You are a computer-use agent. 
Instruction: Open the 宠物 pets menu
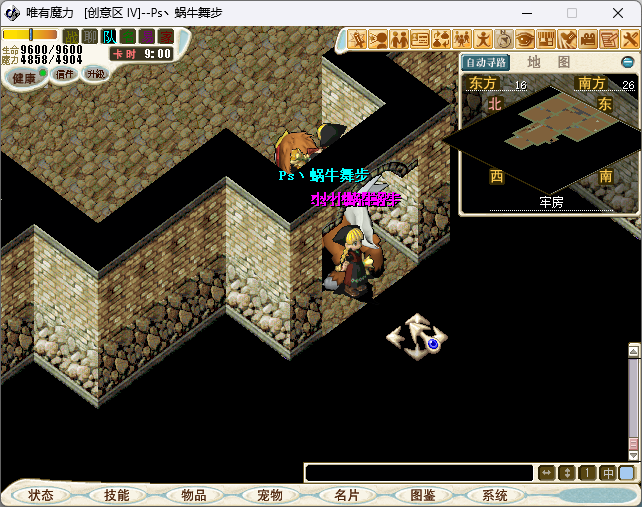(269, 495)
